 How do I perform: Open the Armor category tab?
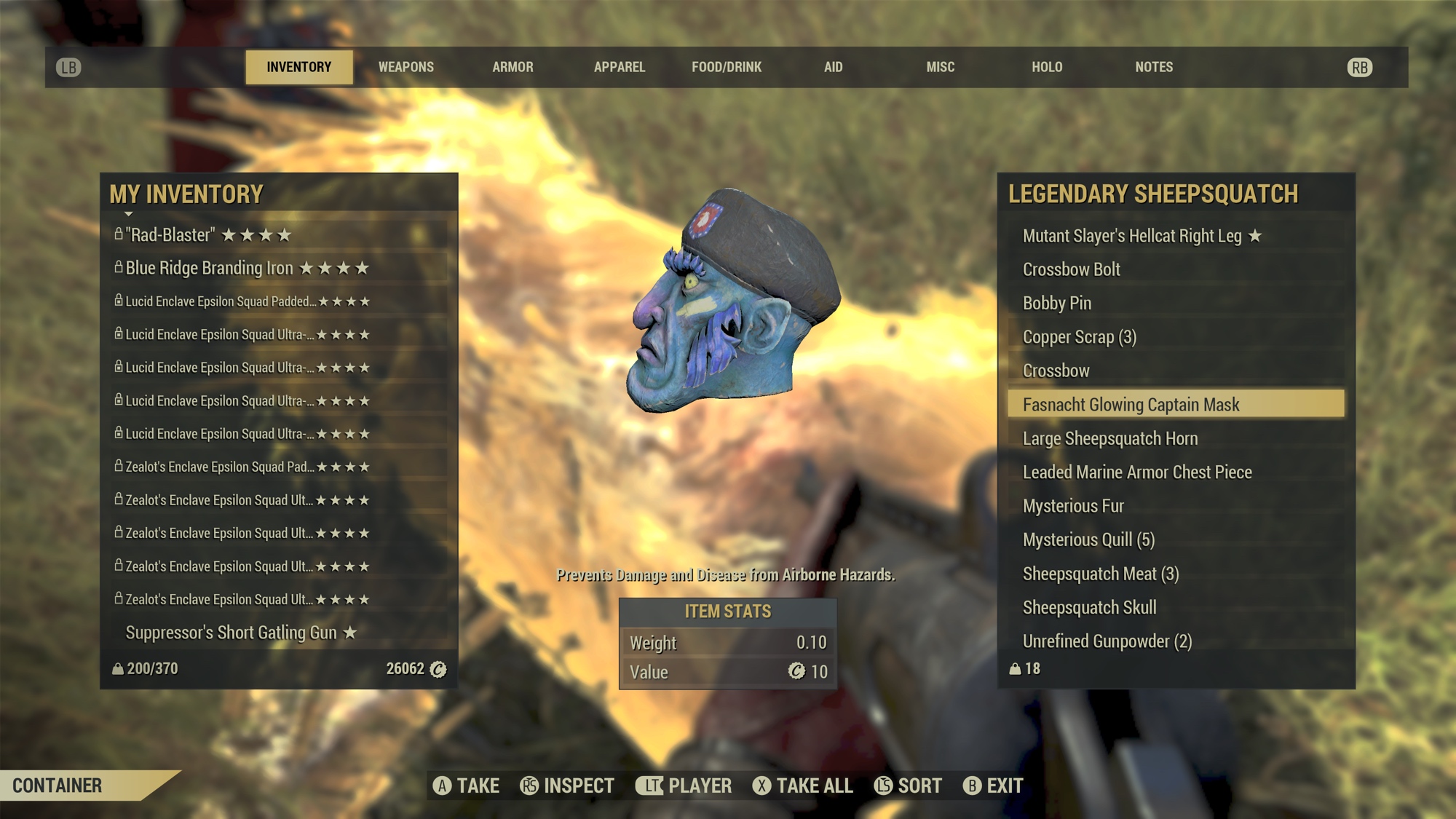[513, 67]
